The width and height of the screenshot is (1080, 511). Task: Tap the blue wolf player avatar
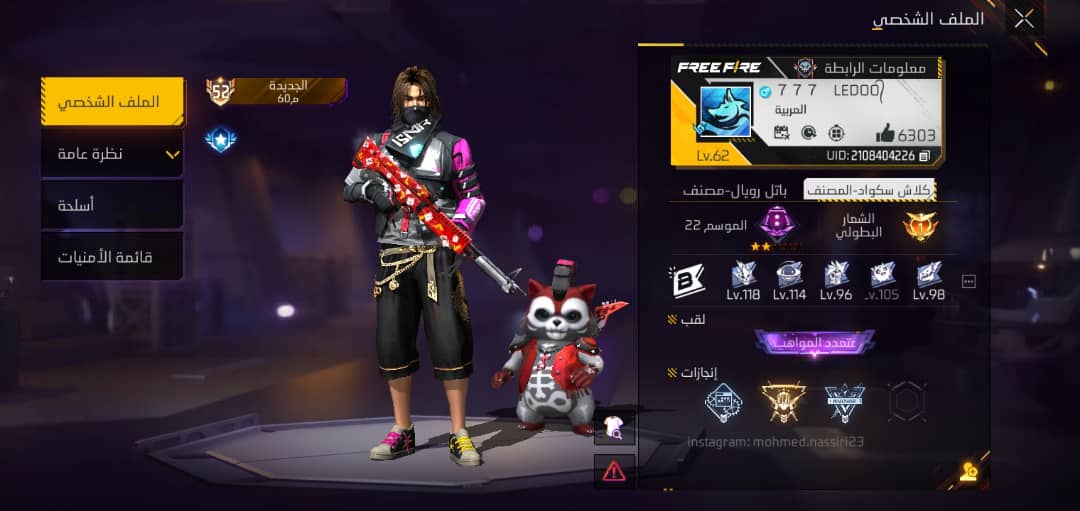pyautogui.click(x=725, y=111)
